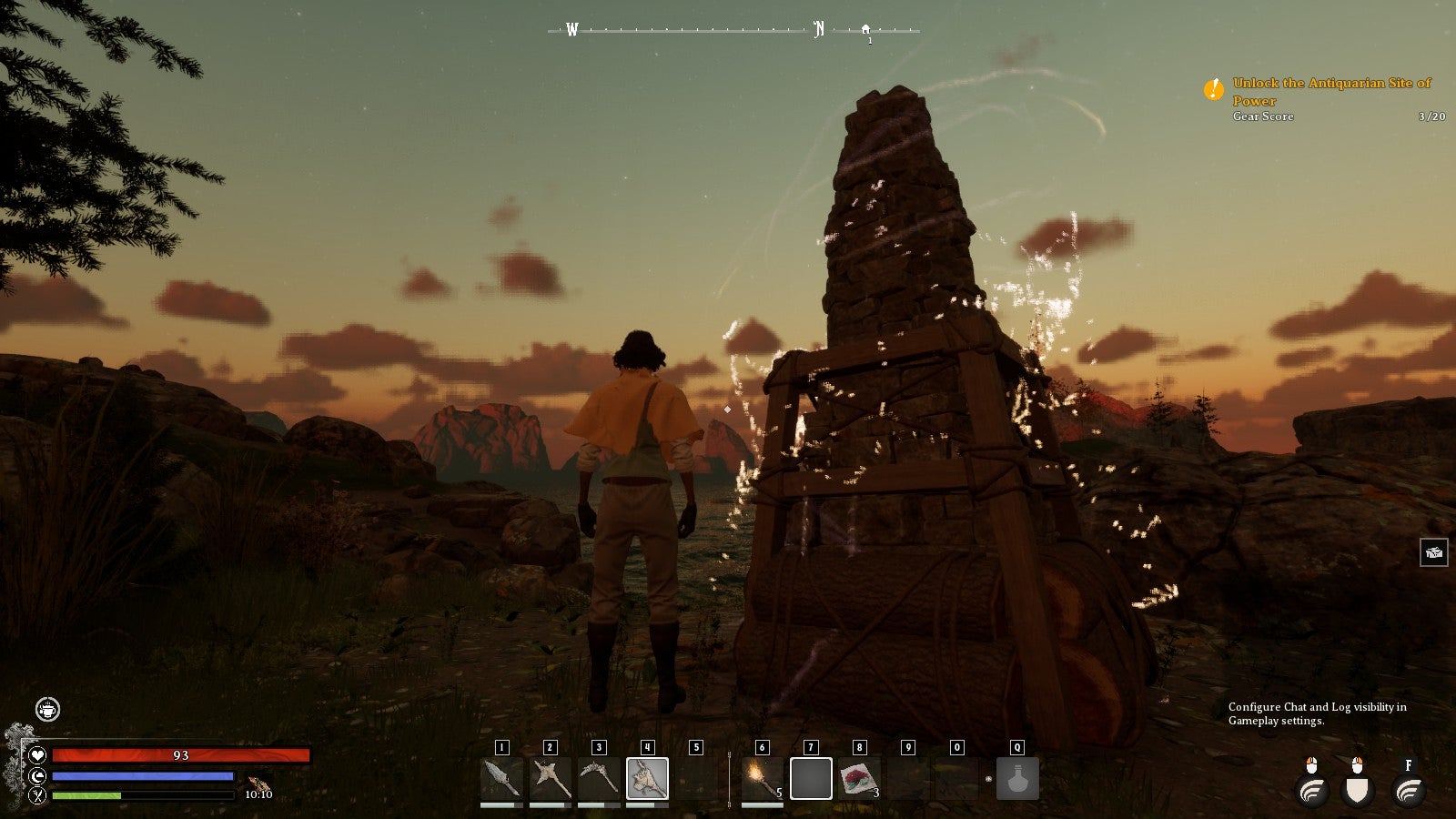
Task: Click the home marker on the compass
Action: (x=865, y=30)
